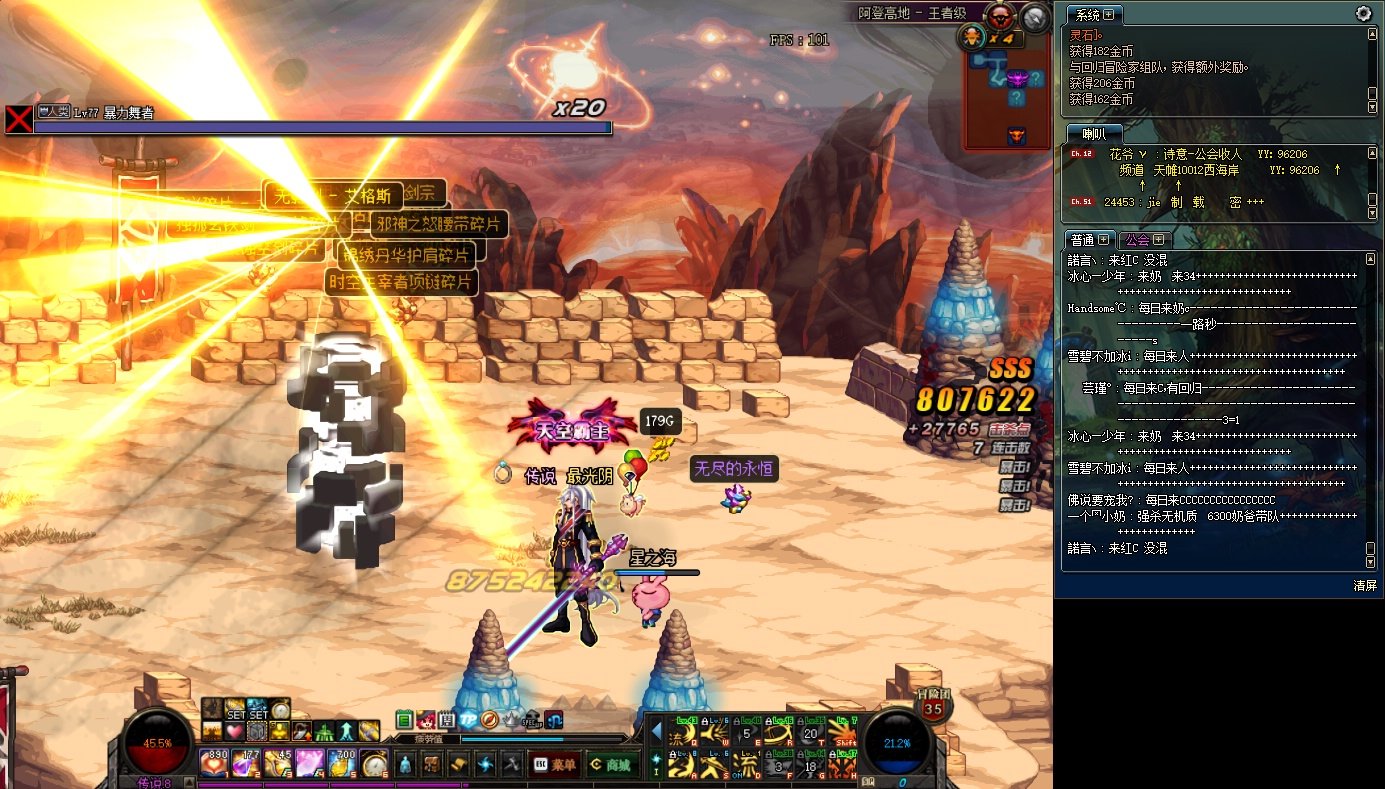Open the green list icon above fatigue bar

[404, 720]
